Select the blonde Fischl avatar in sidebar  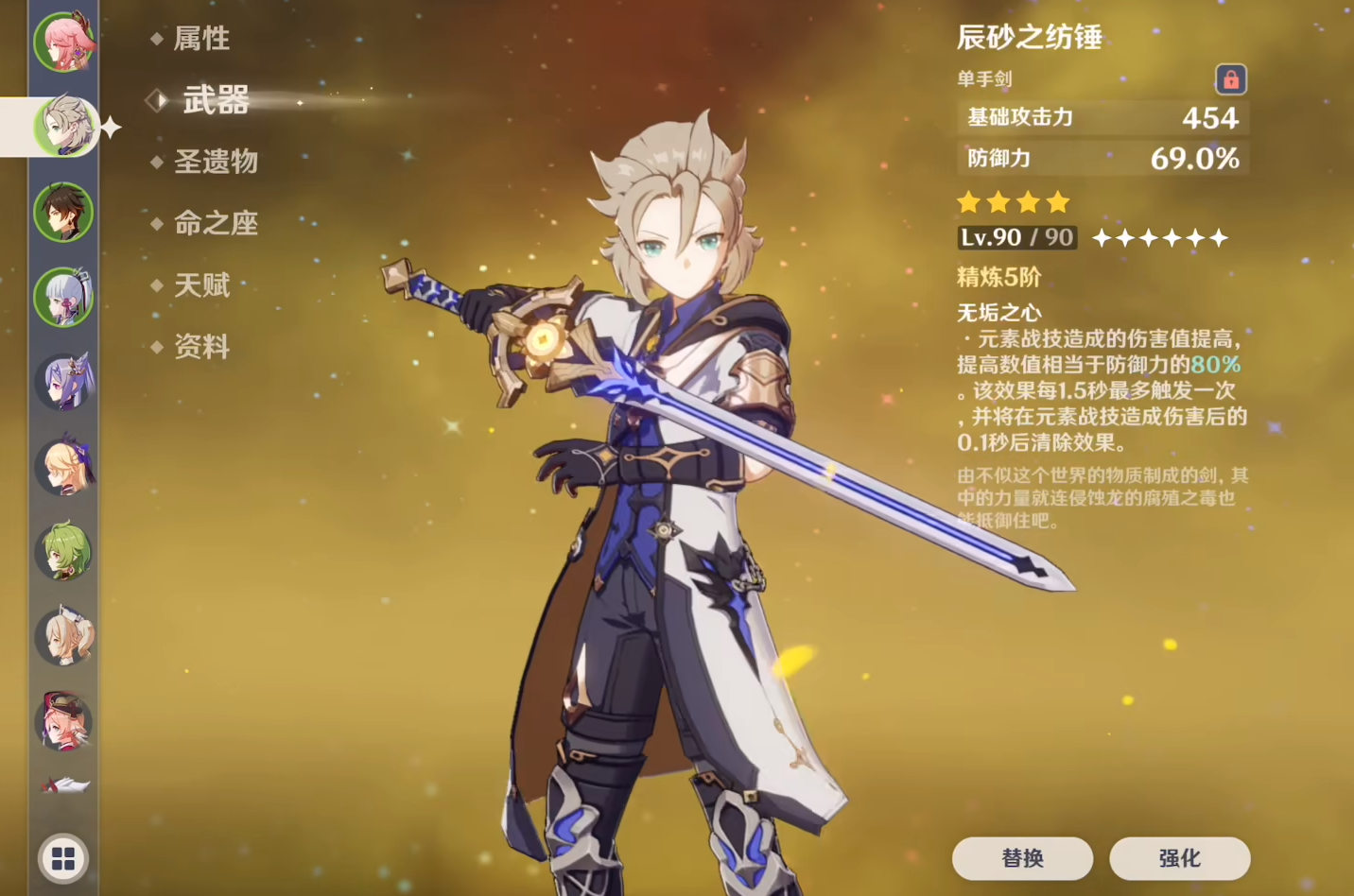click(63, 466)
